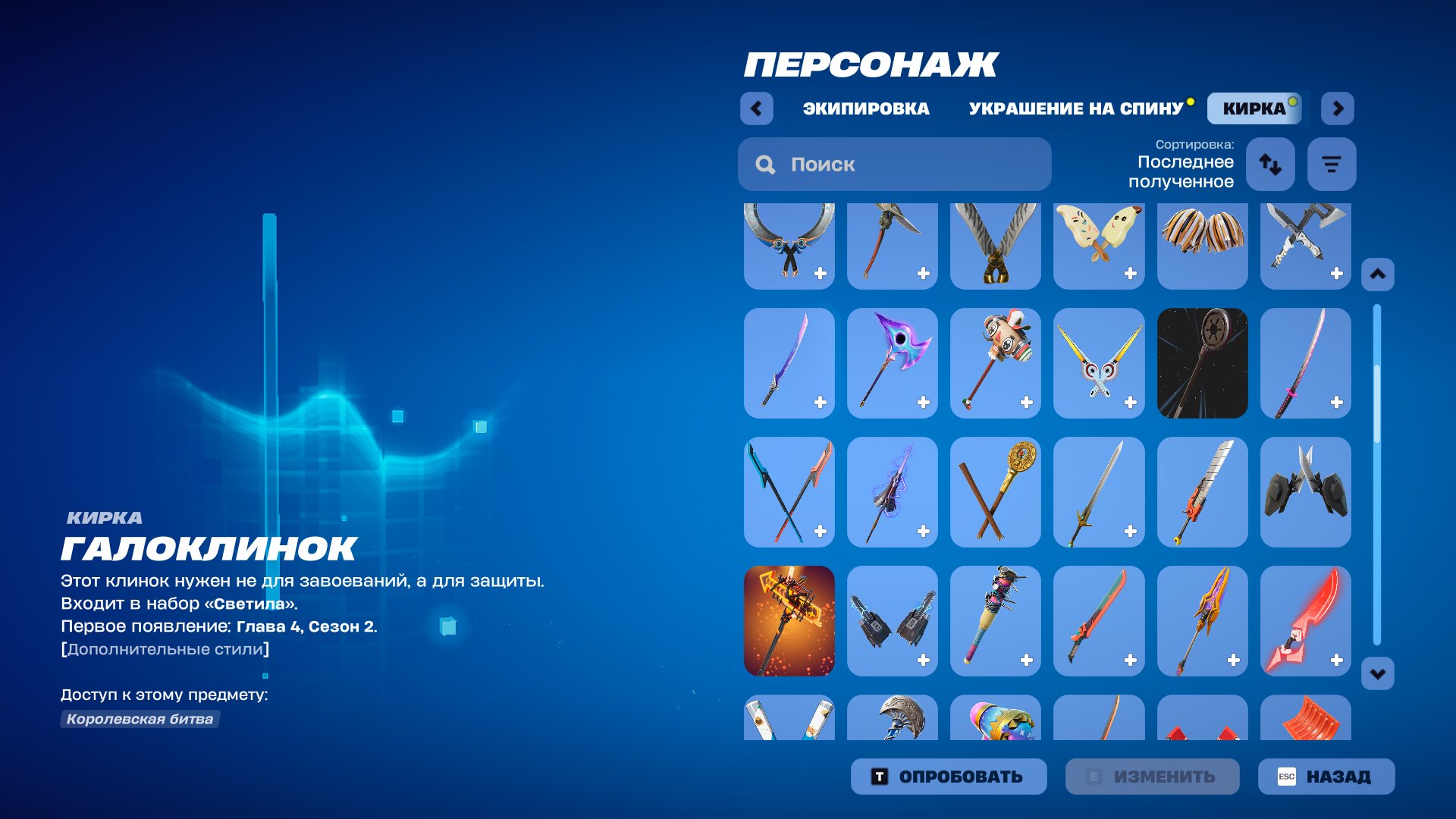Click the right arrow to next locker category
This screenshot has height=819, width=1456.
point(1338,108)
